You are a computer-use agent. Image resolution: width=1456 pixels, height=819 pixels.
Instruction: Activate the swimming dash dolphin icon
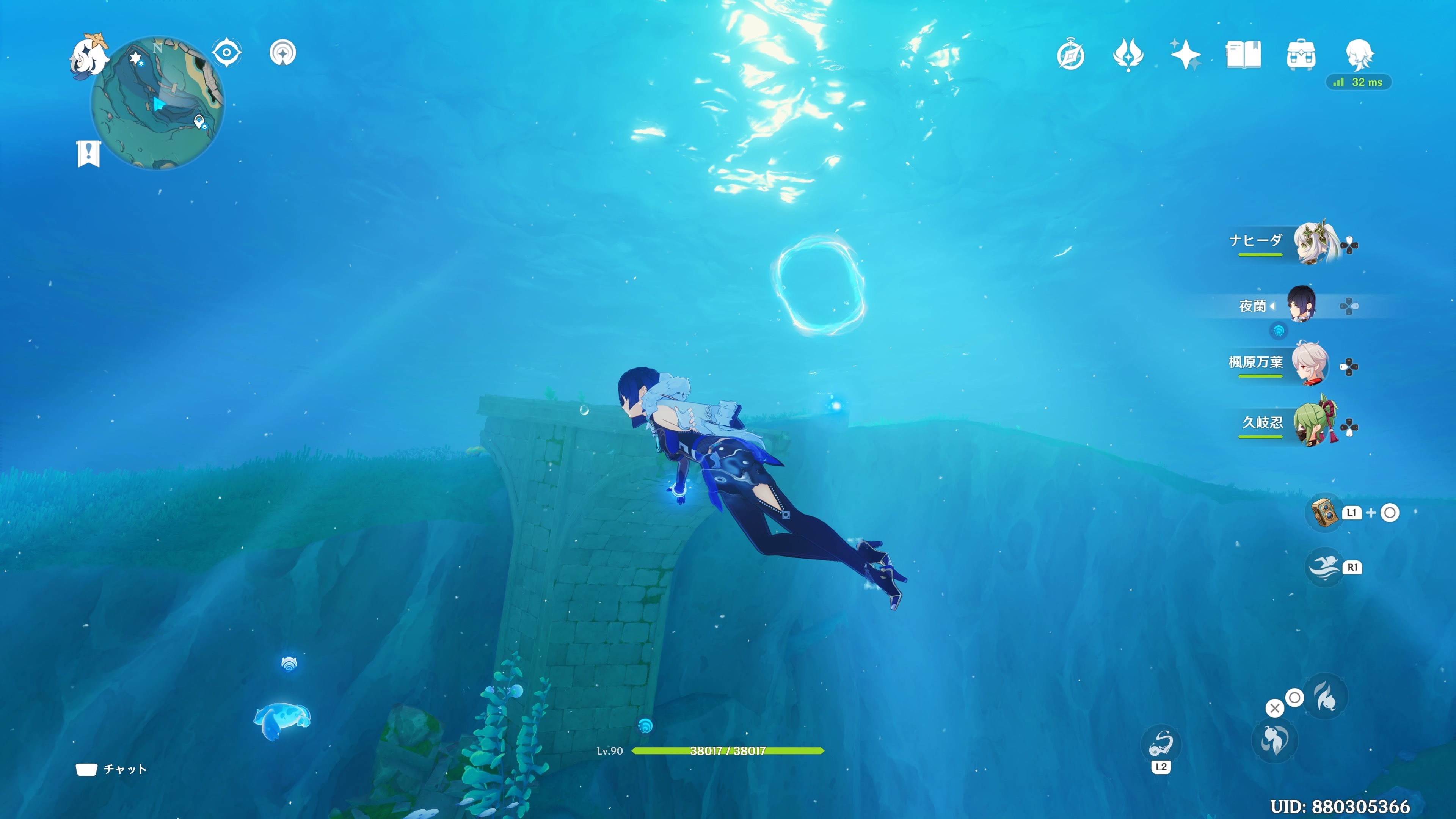click(1324, 567)
